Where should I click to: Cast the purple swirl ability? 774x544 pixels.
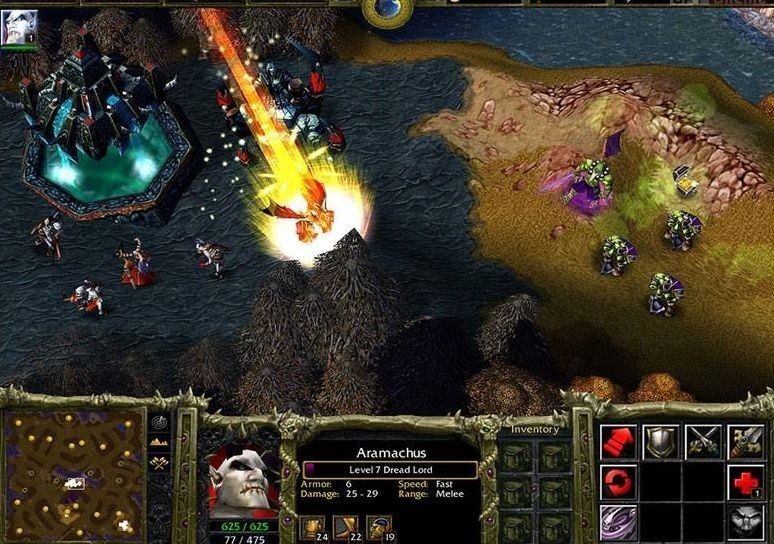[618, 522]
